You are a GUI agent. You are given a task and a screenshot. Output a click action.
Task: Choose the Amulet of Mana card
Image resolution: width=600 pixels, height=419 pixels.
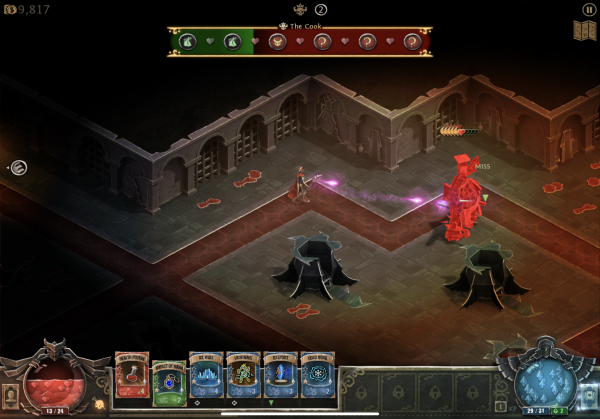169,382
